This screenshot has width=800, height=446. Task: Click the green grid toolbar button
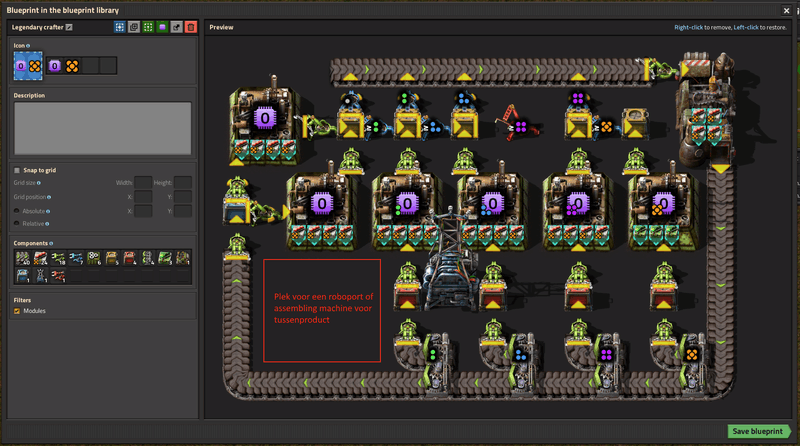(x=148, y=27)
